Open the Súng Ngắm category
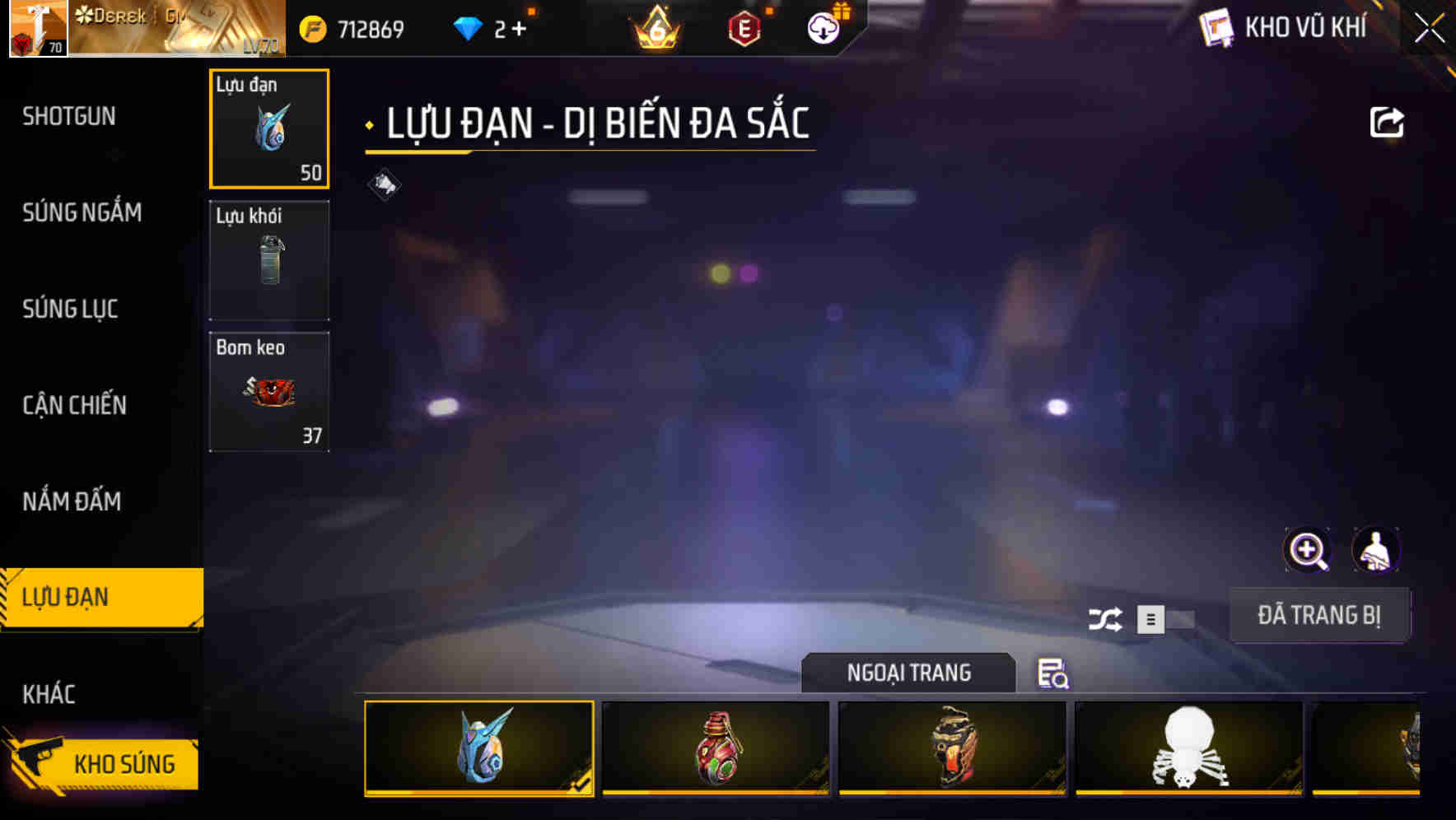The width and height of the screenshot is (1456, 820). pos(83,212)
